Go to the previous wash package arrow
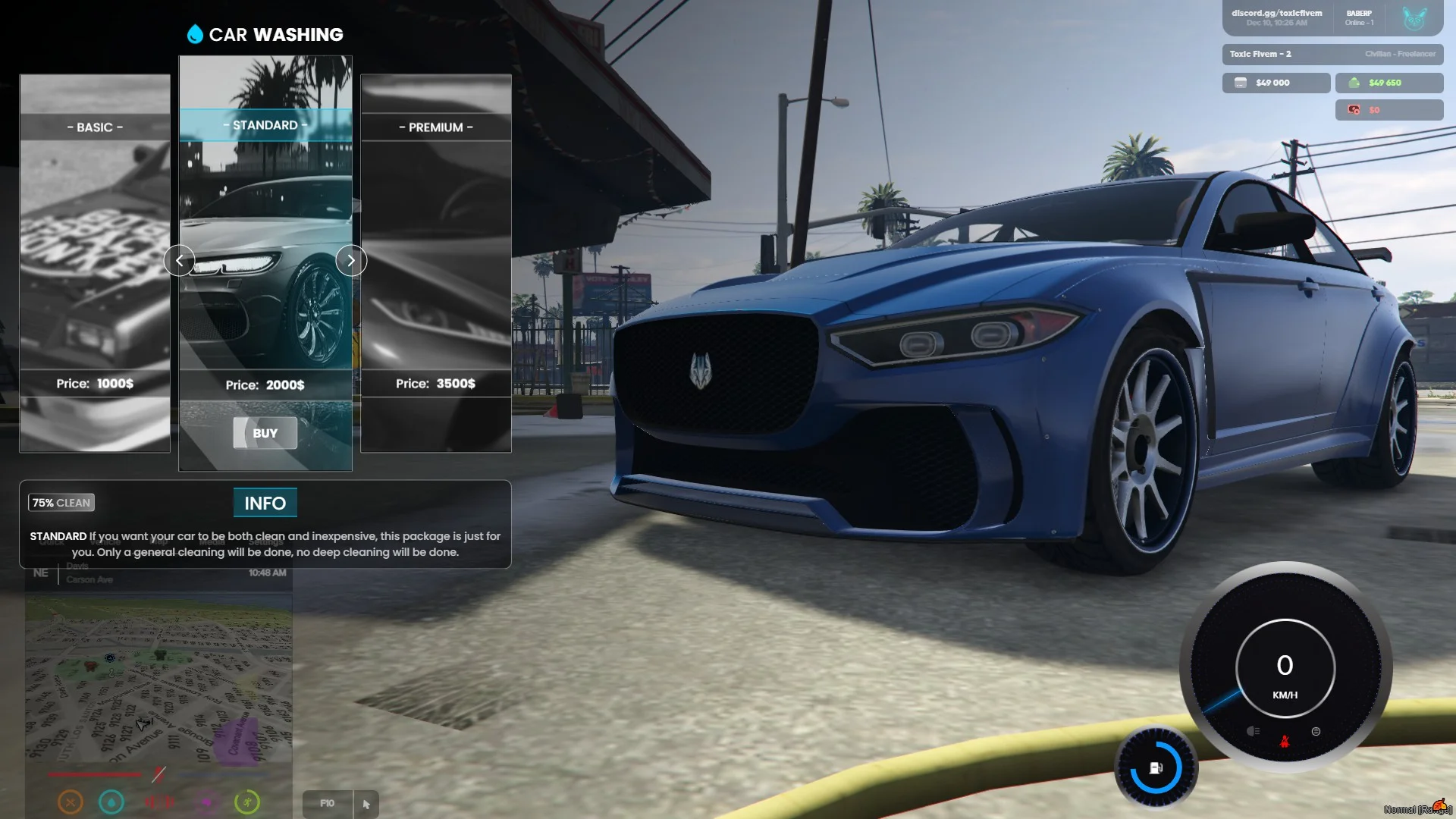The height and width of the screenshot is (819, 1456). coord(179,261)
